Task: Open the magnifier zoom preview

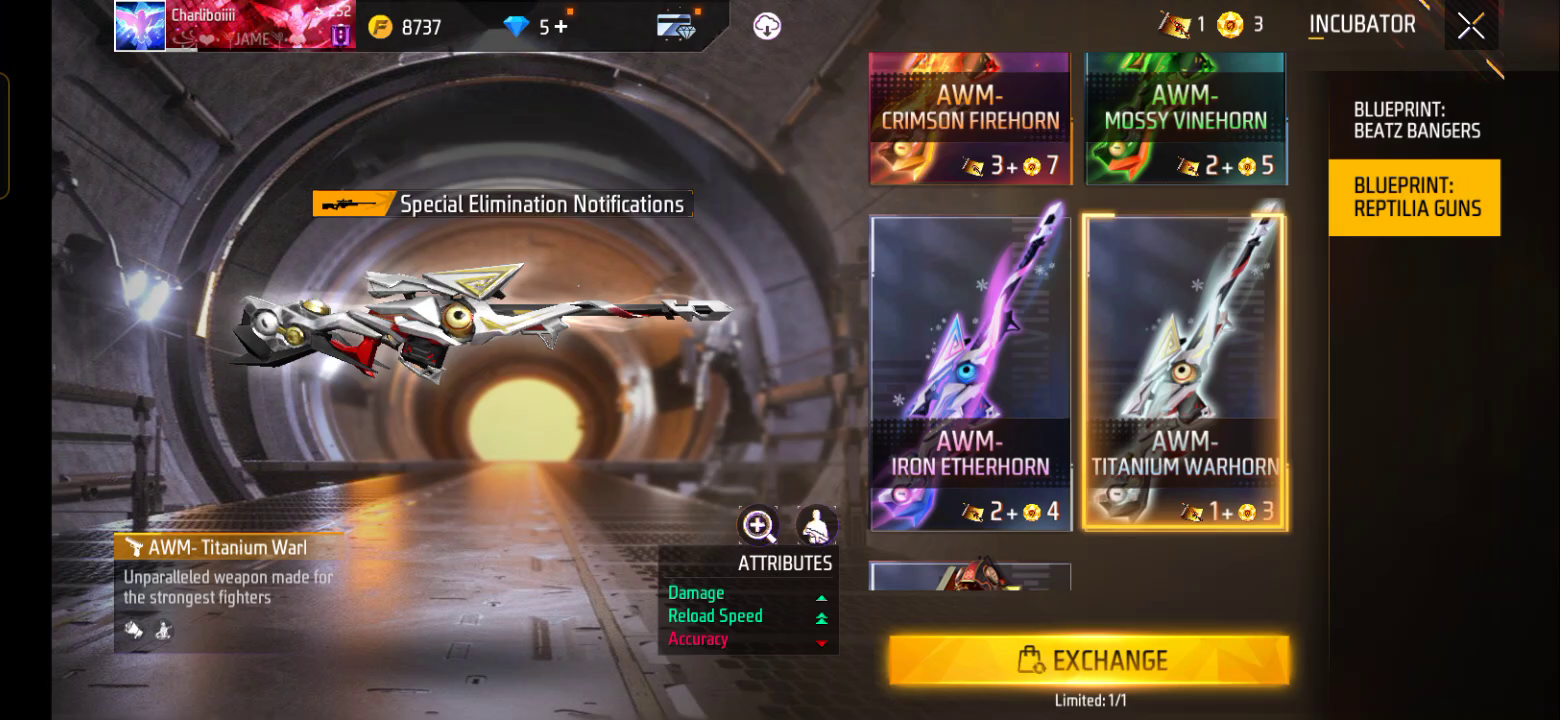Action: 758,525
